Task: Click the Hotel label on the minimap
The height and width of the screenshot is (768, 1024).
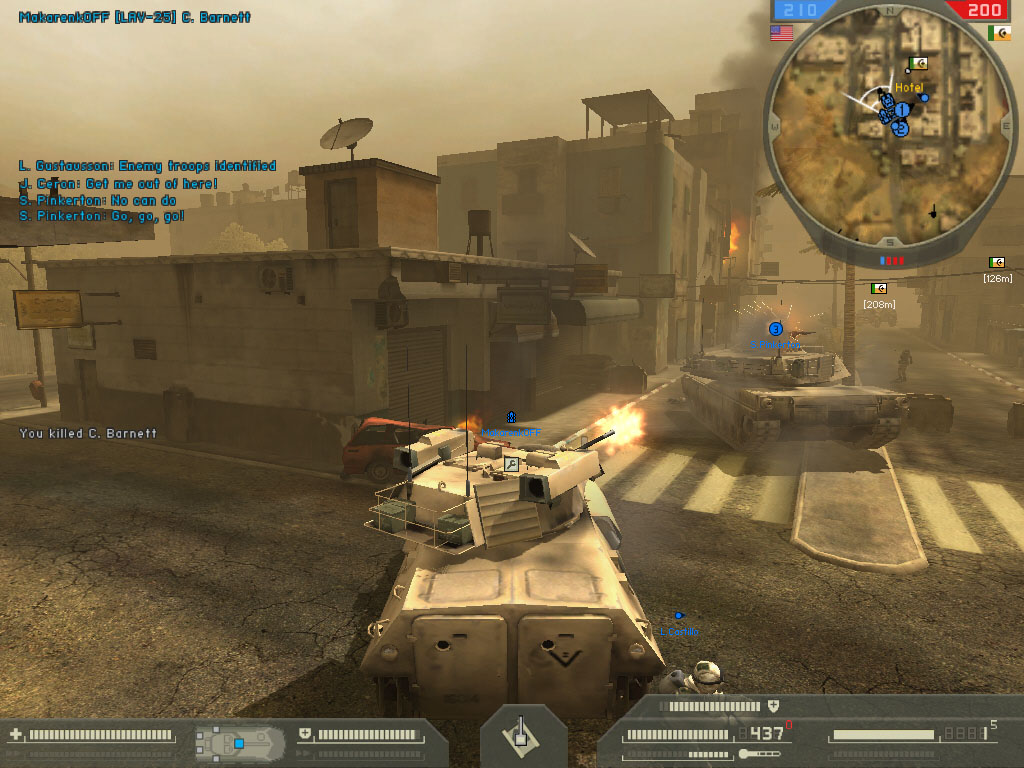Action: pos(909,88)
